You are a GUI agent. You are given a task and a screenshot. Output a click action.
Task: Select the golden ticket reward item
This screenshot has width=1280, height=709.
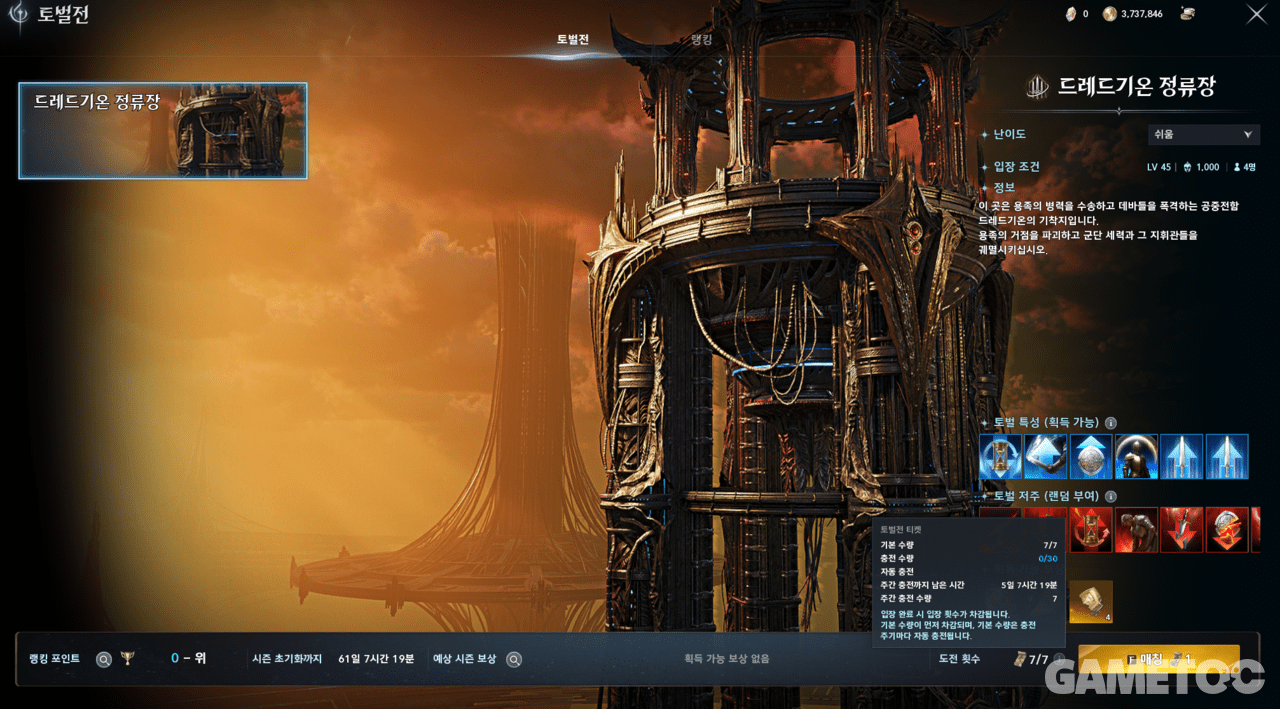pyautogui.click(x=1091, y=601)
